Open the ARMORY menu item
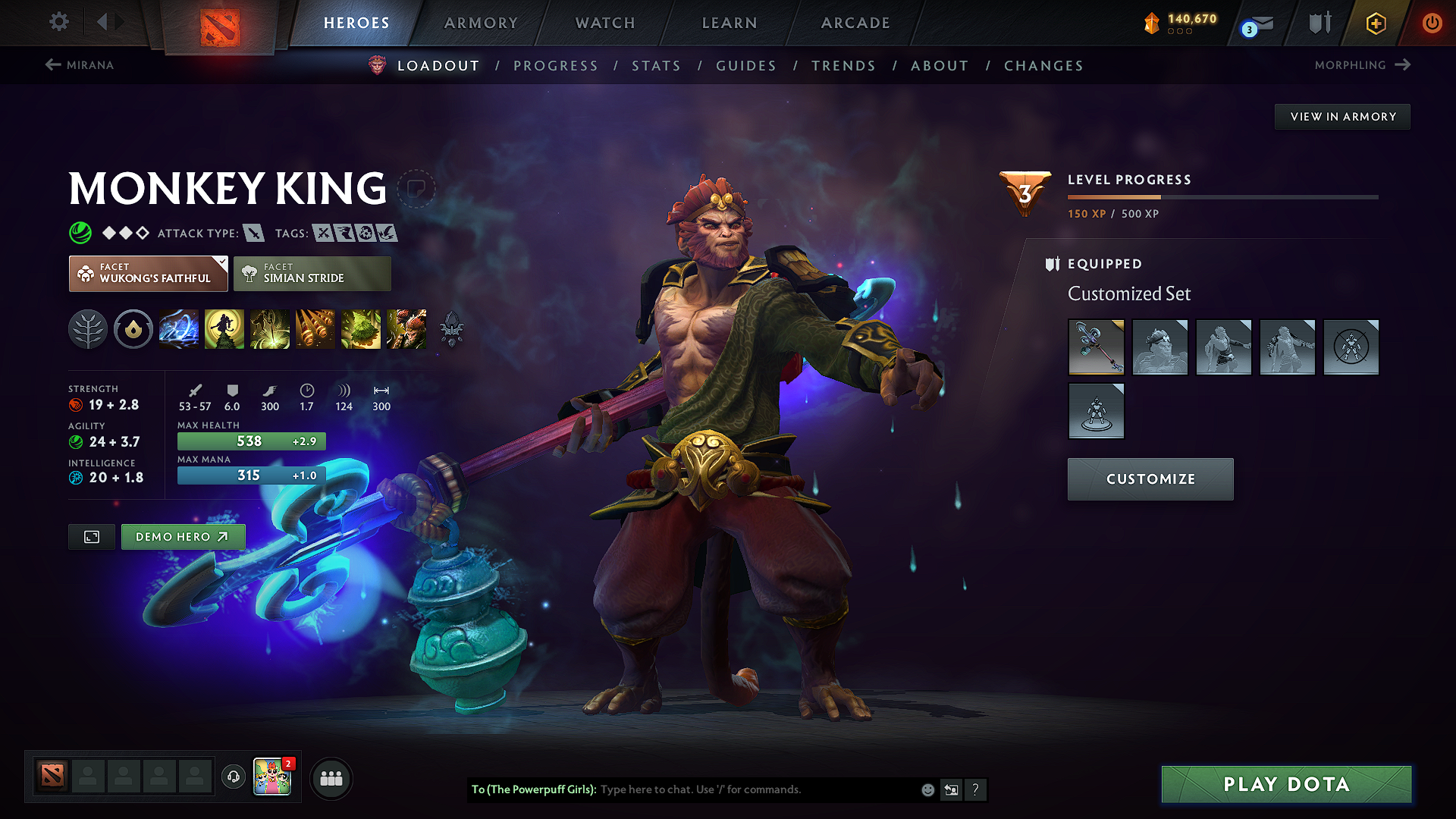 [x=481, y=23]
